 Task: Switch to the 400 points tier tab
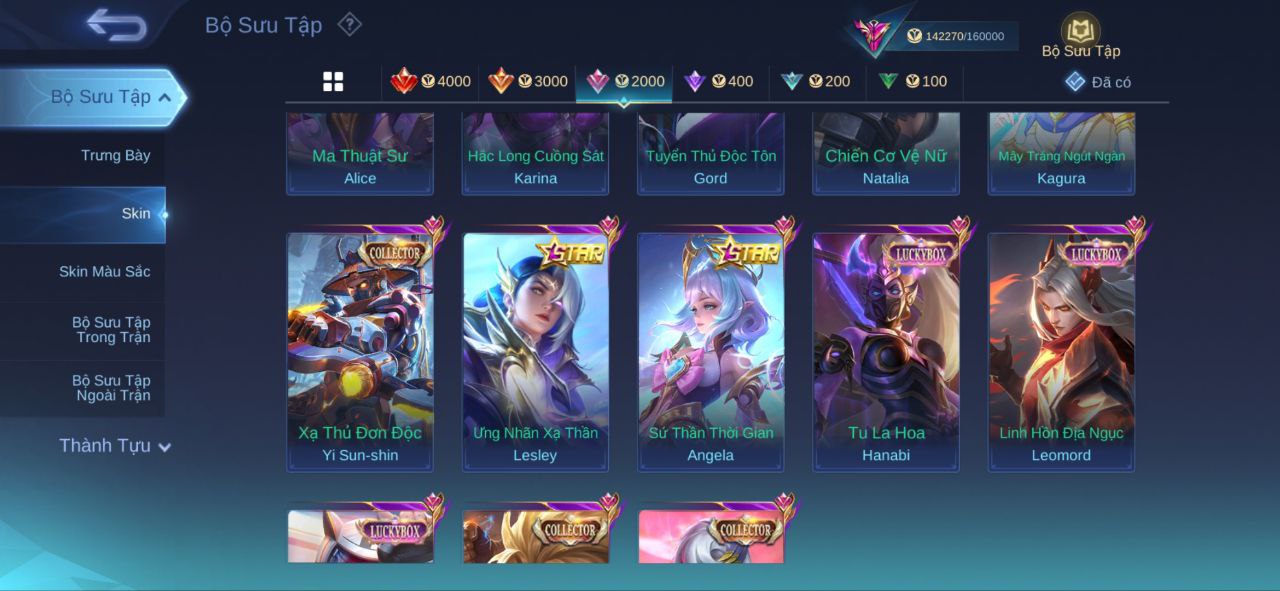click(718, 82)
